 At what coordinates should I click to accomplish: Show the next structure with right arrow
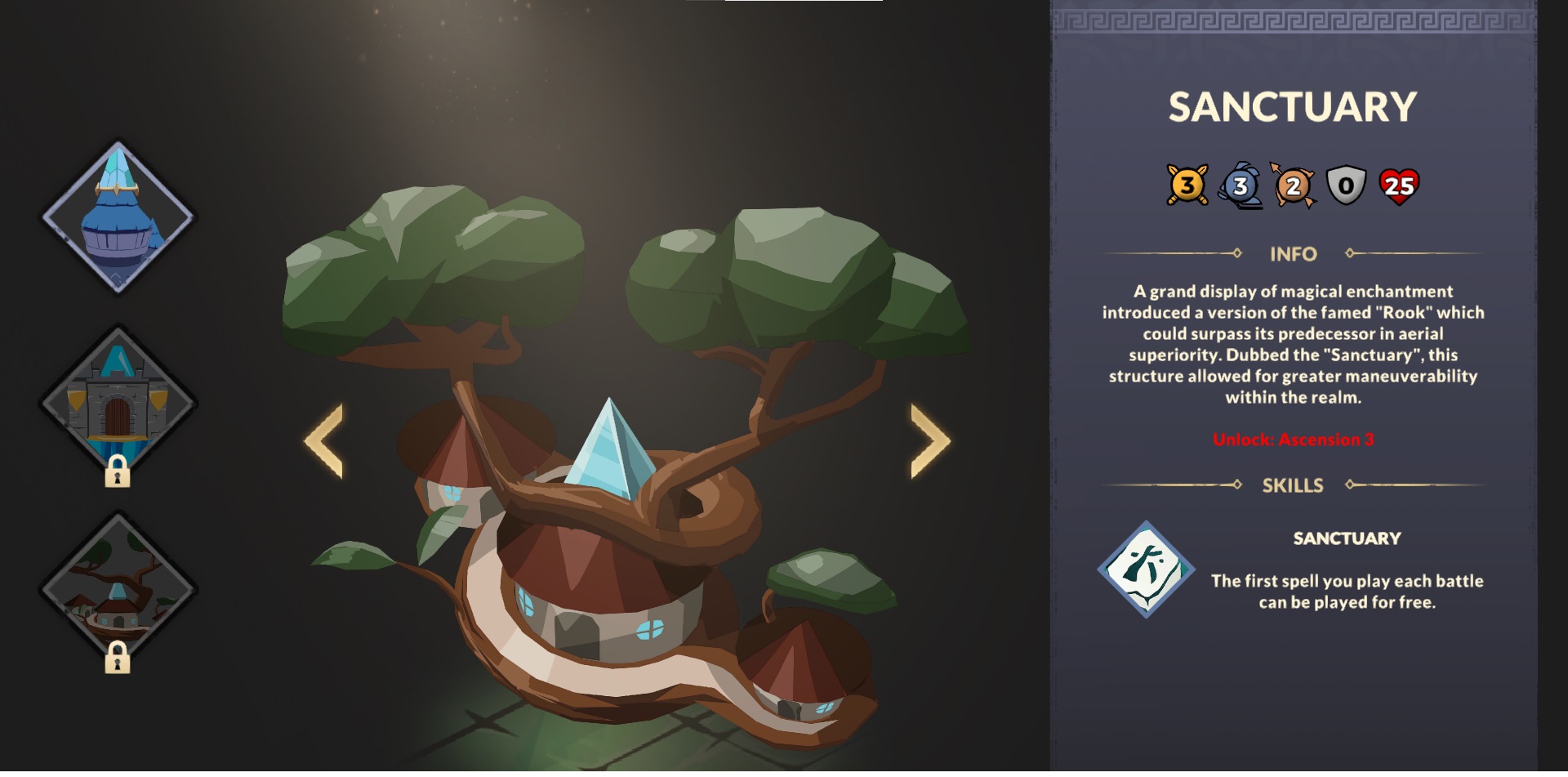930,440
